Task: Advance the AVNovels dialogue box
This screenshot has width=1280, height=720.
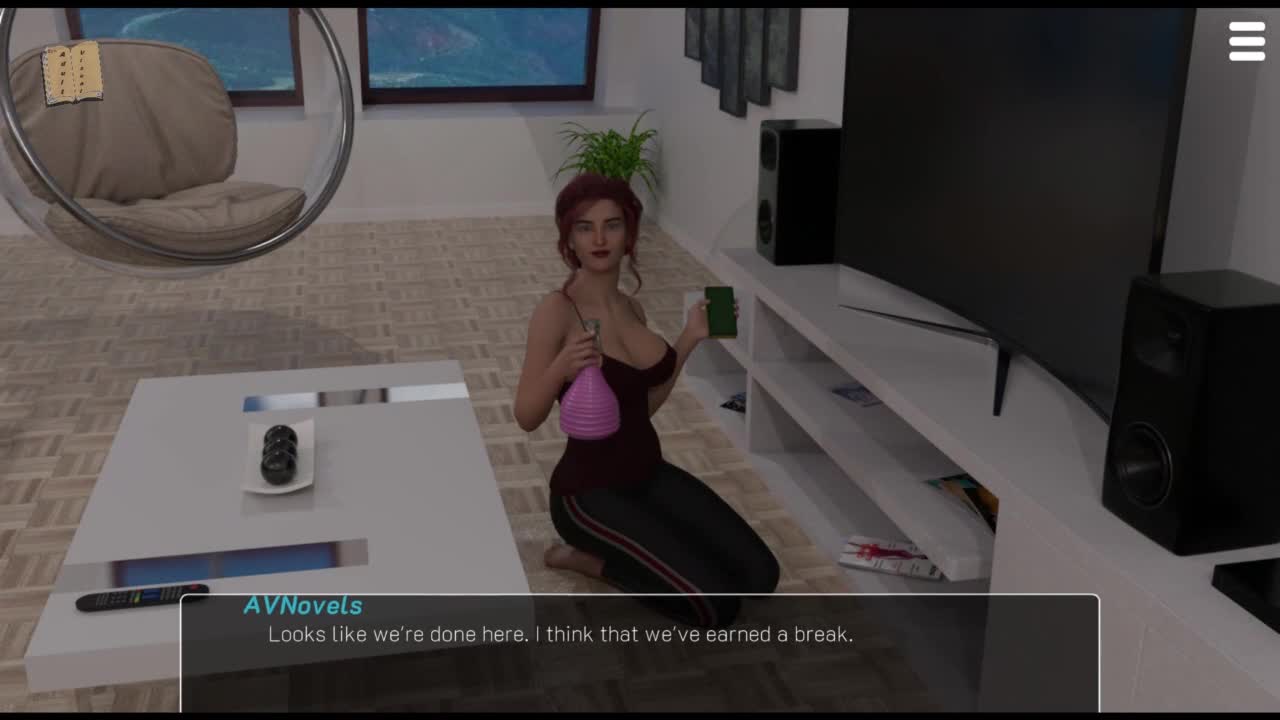Action: click(x=640, y=650)
